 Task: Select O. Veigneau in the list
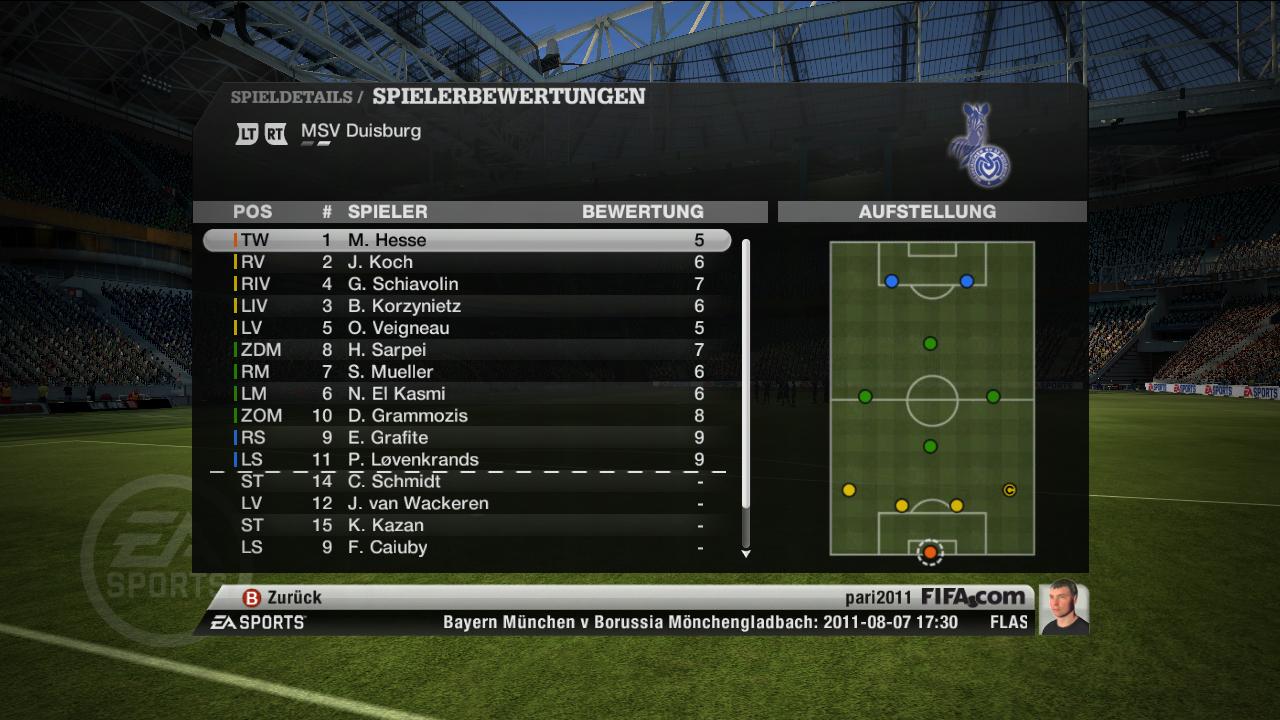[x=467, y=328]
